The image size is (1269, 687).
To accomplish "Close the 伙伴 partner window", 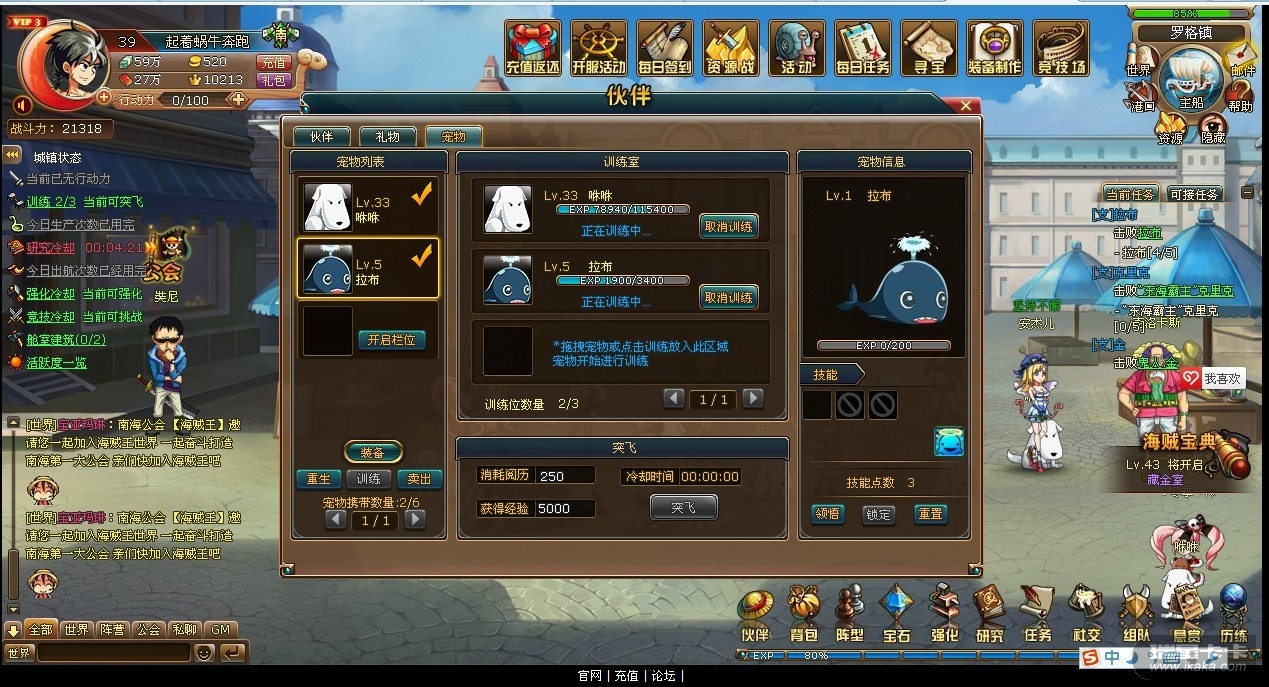I will [965, 105].
